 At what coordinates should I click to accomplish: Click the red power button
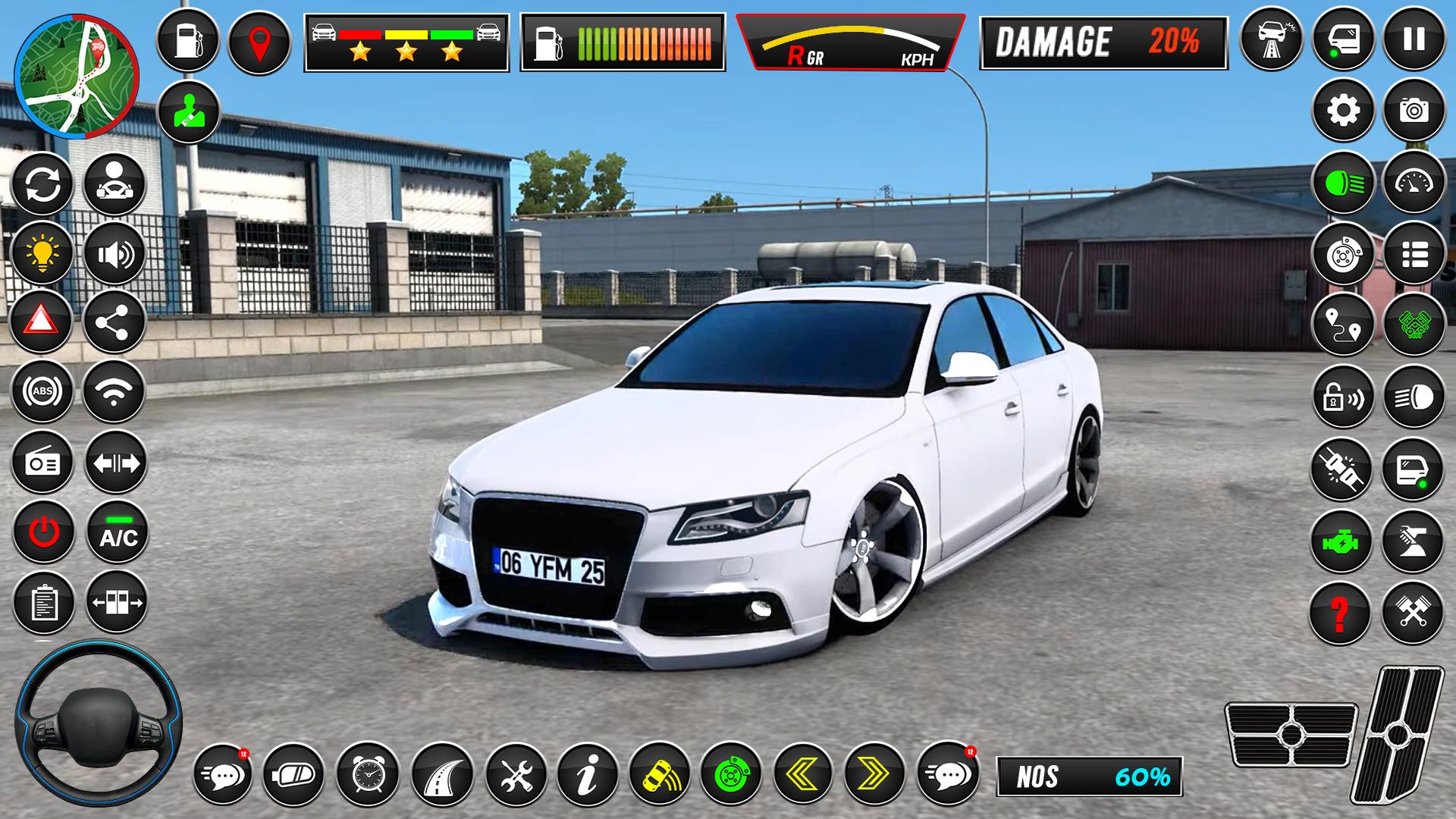[43, 532]
